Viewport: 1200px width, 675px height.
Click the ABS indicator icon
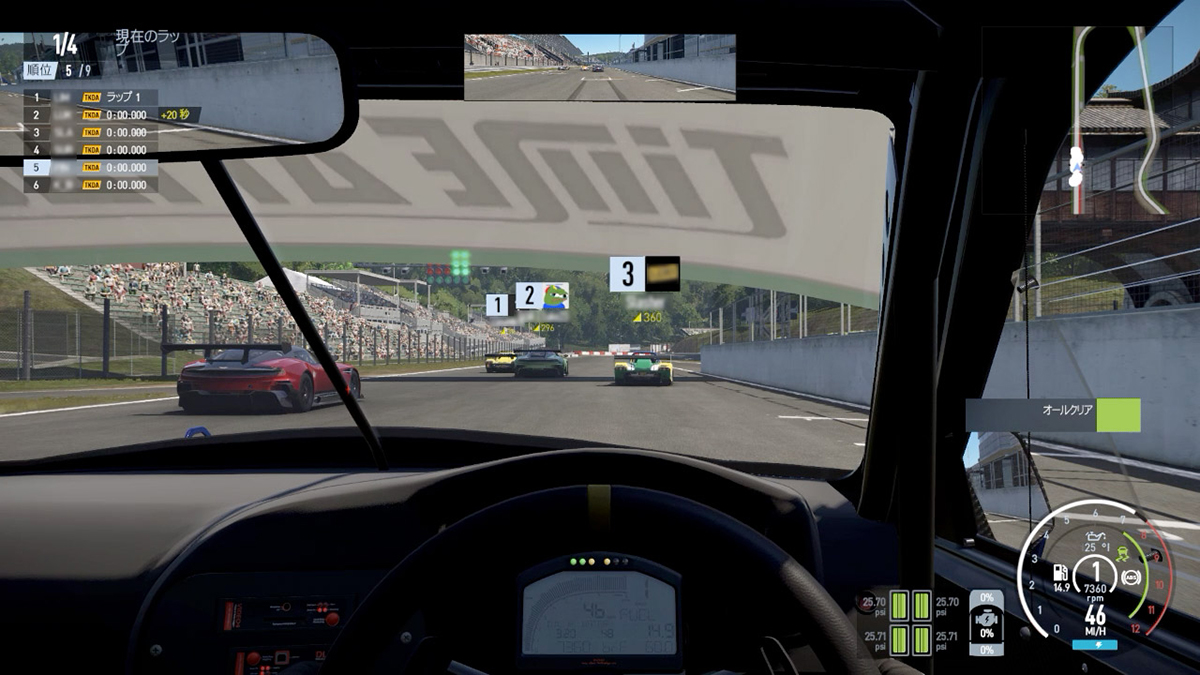tap(1132, 575)
